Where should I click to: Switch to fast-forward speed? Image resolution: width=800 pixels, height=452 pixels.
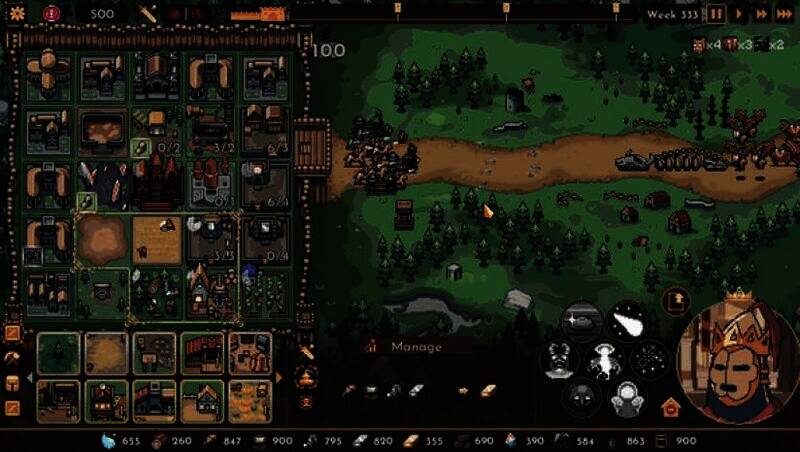[x=762, y=14]
